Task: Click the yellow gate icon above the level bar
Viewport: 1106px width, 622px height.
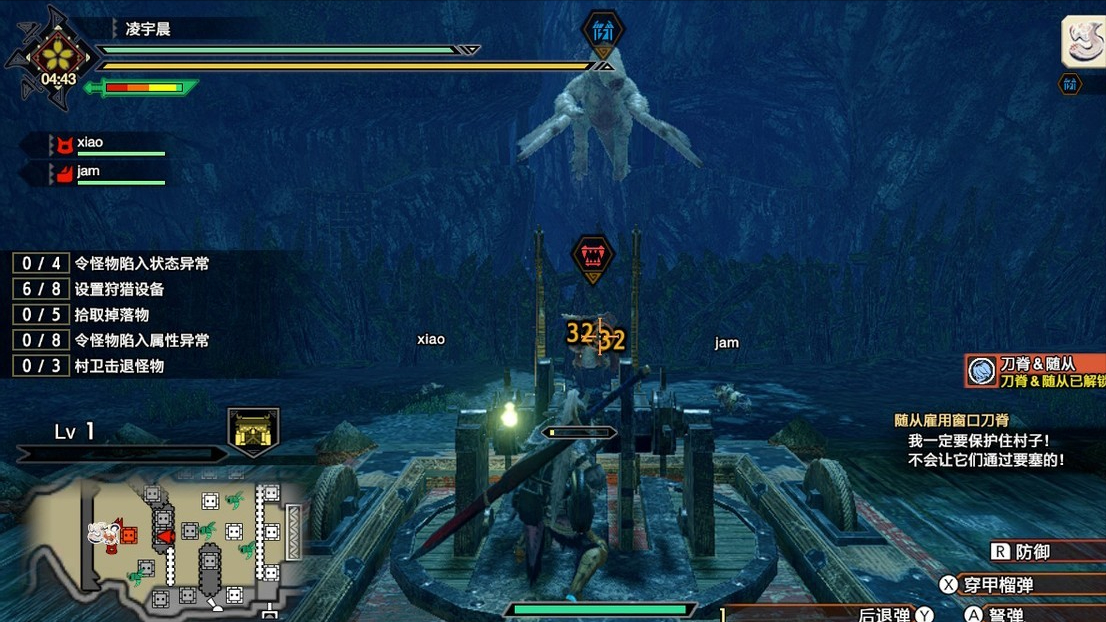Action: [x=252, y=429]
